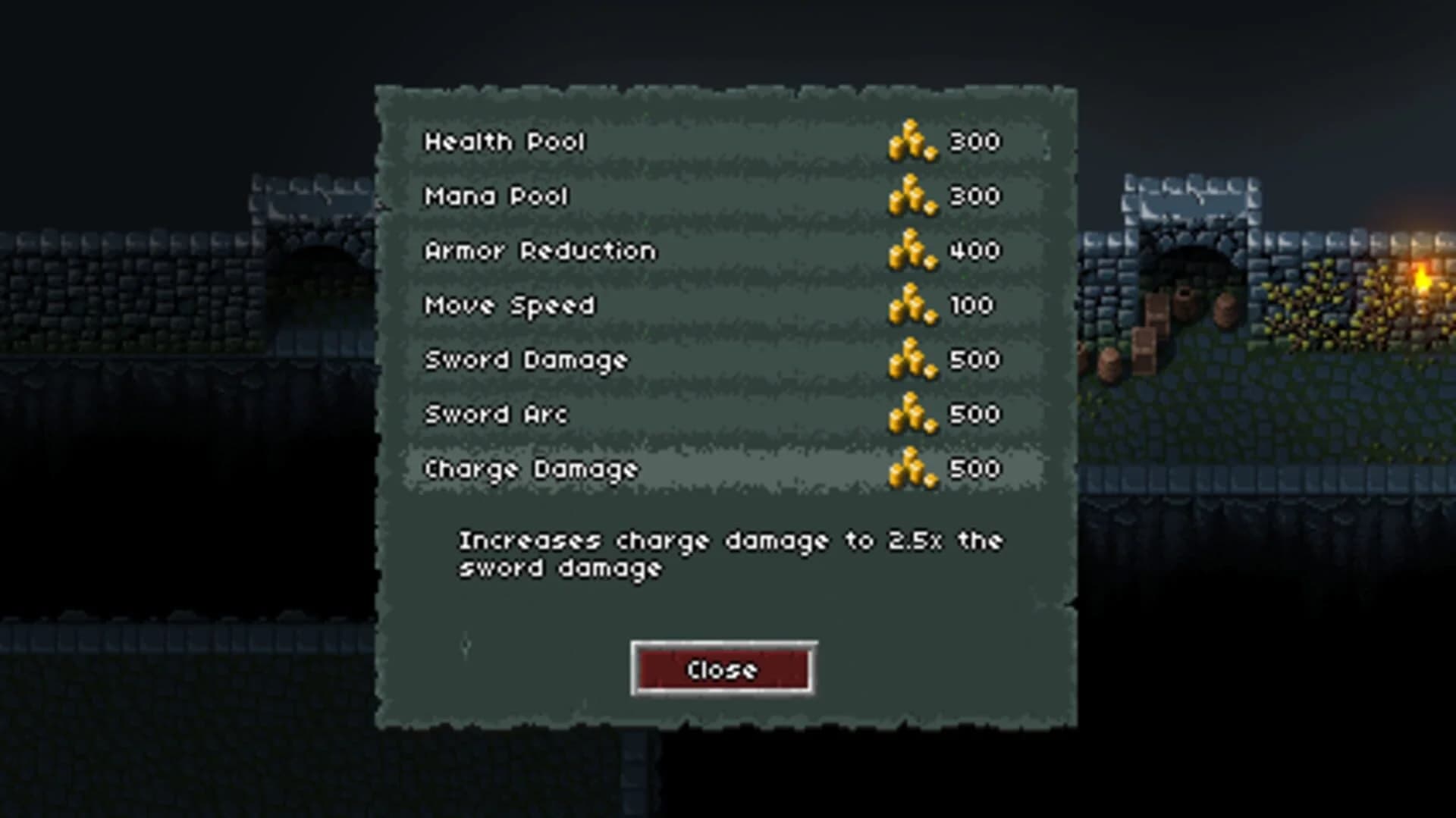Click the gold coin icon beside Sword Arc
Screen dimensions: 1456x818
[912, 414]
